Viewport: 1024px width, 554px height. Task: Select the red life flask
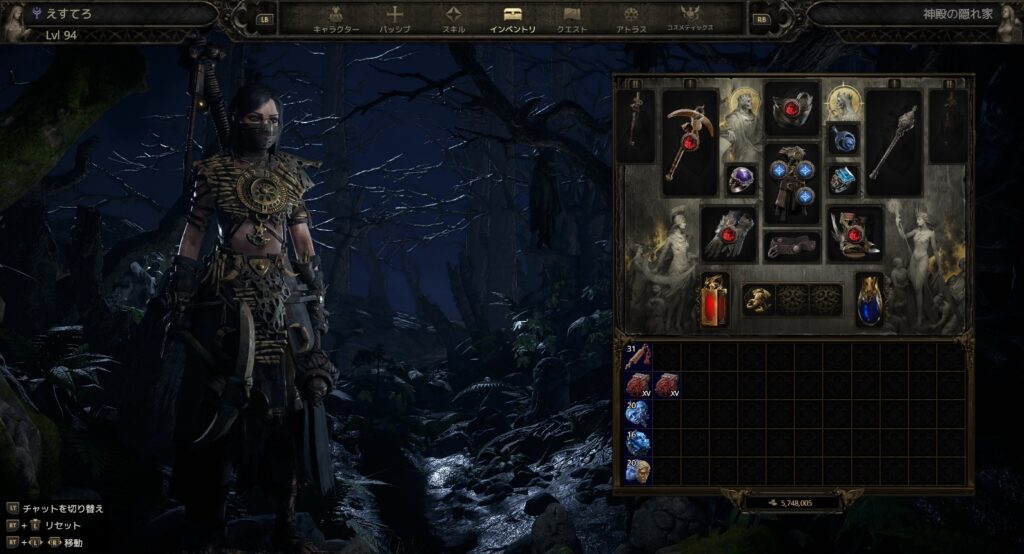tap(714, 300)
